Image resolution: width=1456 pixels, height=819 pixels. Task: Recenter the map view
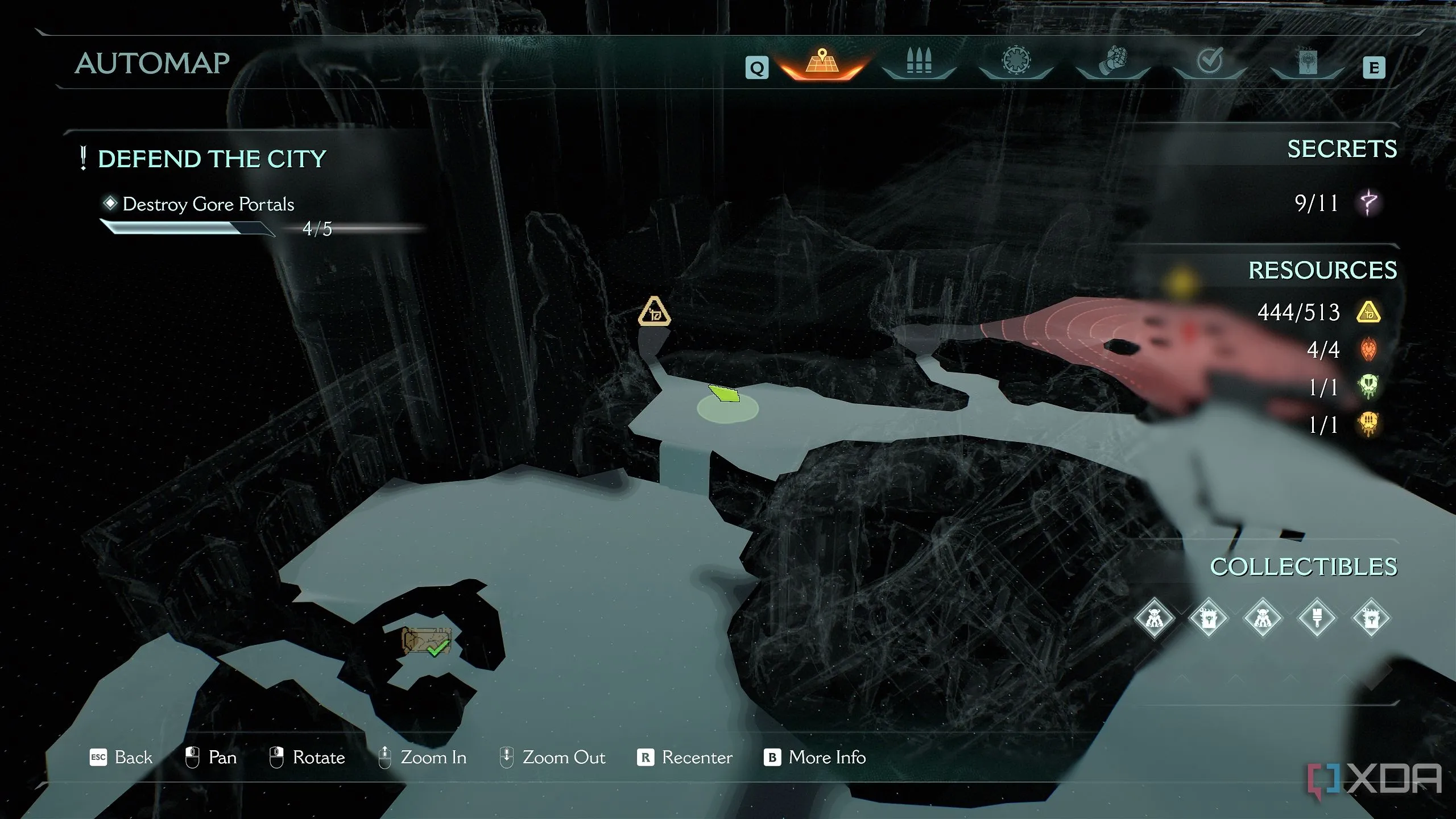tap(685, 758)
